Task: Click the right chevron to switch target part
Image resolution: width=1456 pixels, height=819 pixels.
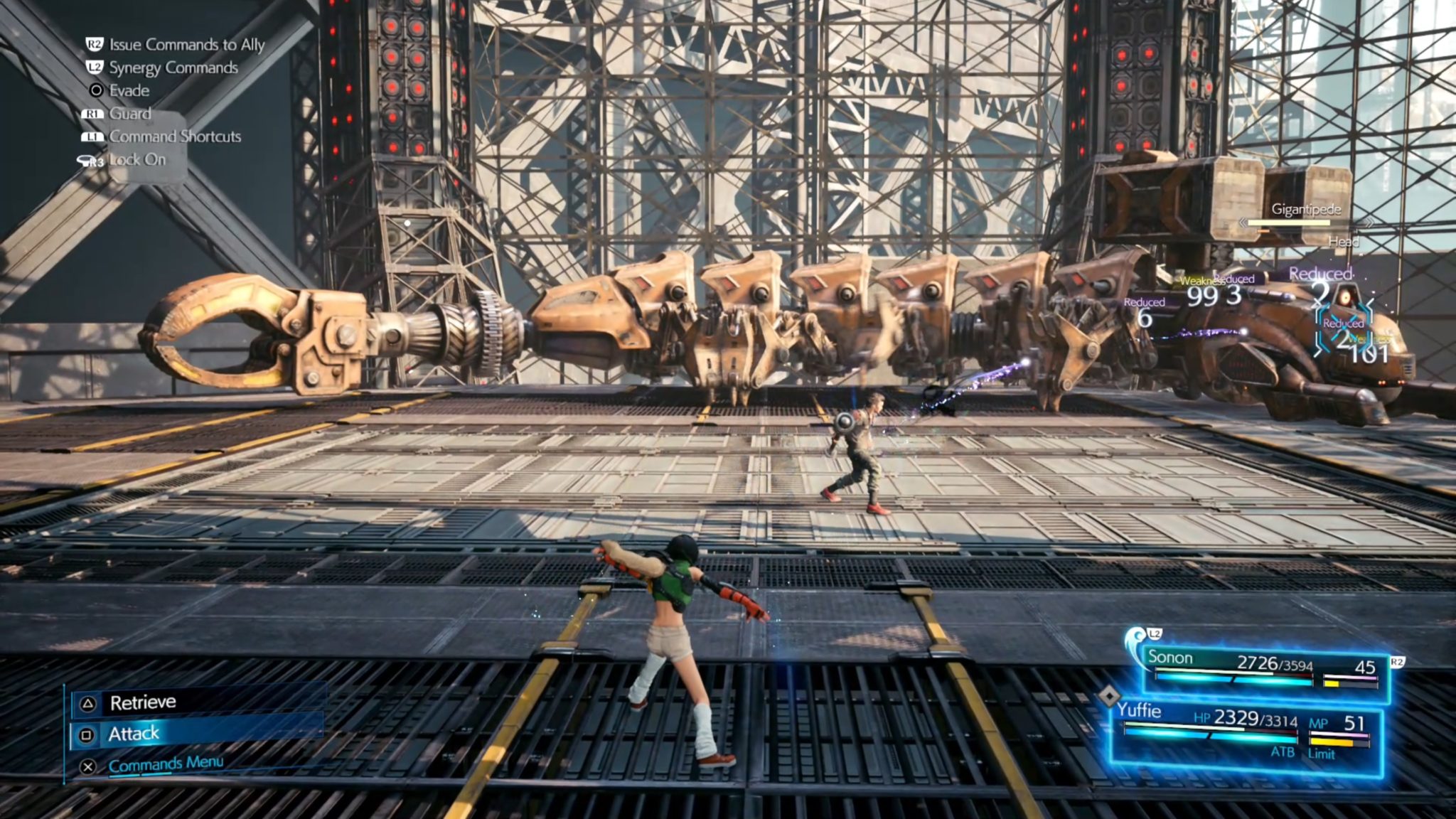Action: (1369, 223)
